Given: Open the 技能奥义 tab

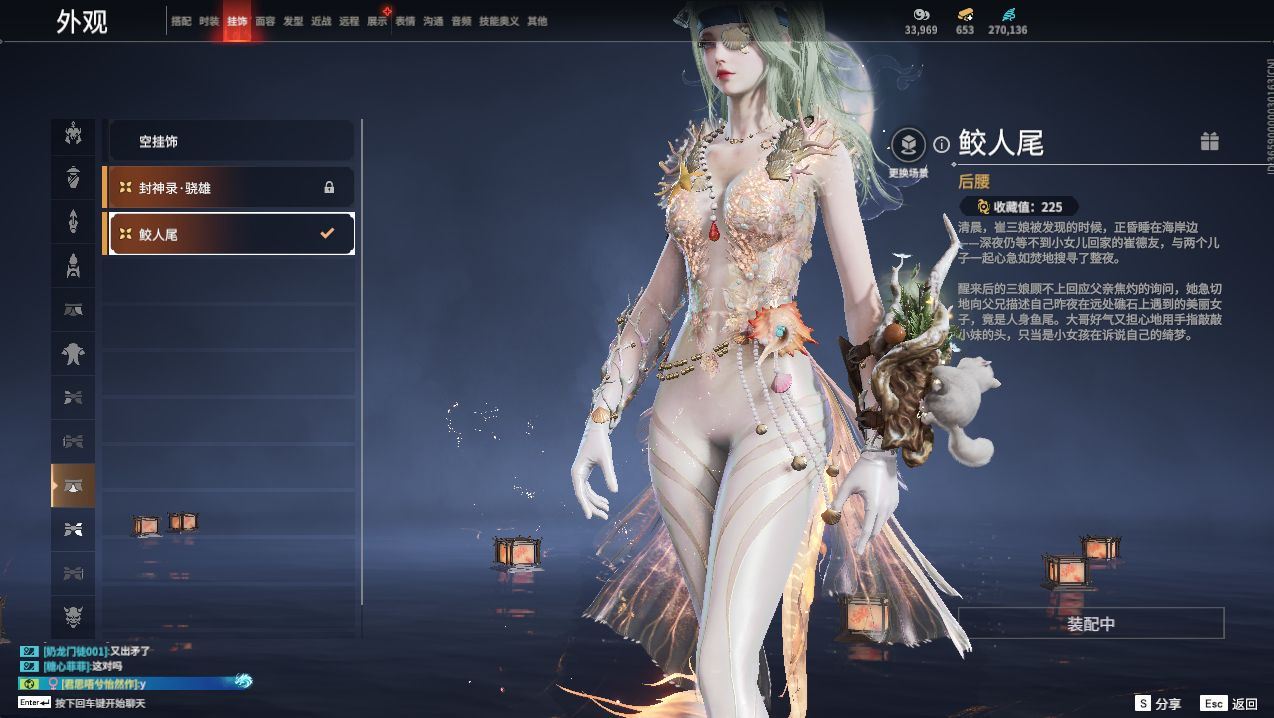Looking at the screenshot, I should 499,21.
